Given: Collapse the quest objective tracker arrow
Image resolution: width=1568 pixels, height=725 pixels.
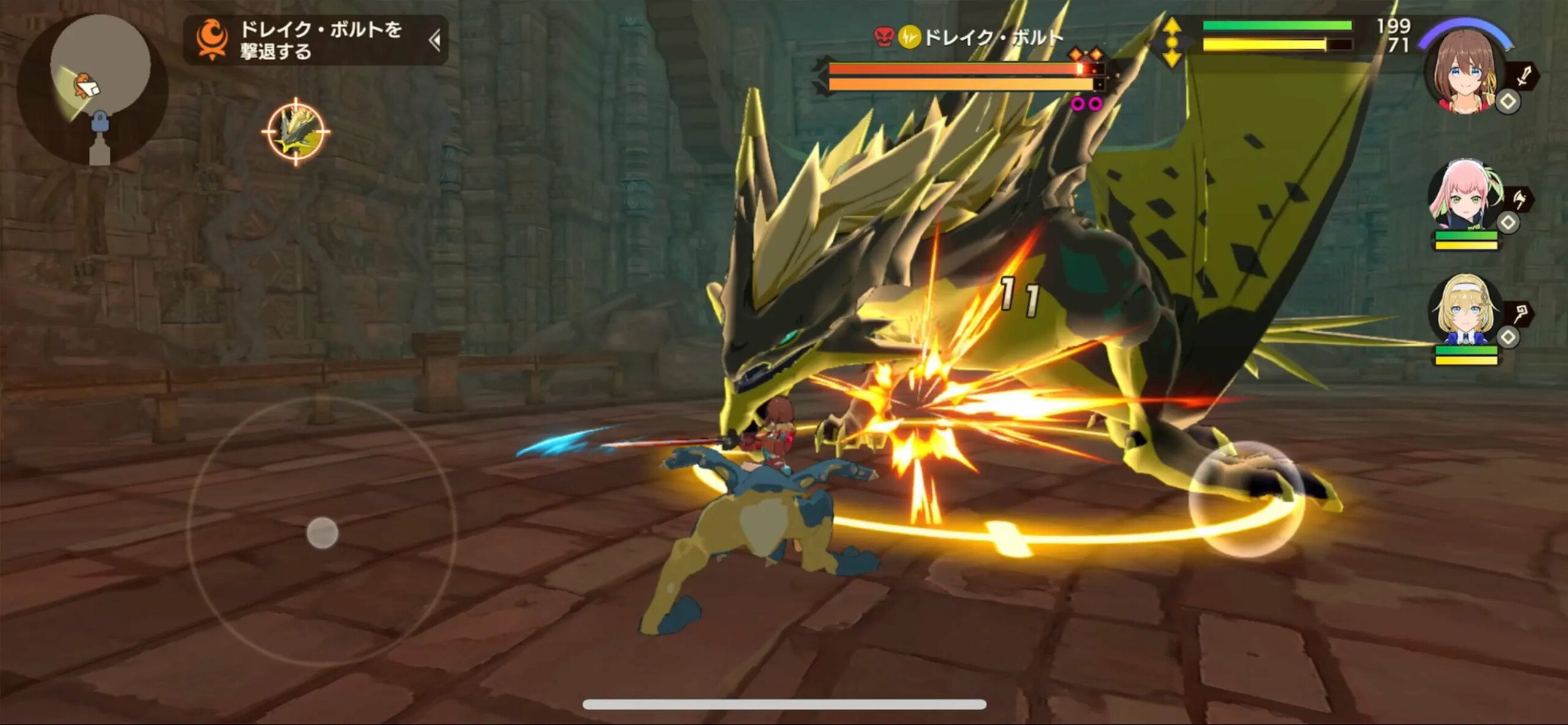Looking at the screenshot, I should pyautogui.click(x=435, y=41).
